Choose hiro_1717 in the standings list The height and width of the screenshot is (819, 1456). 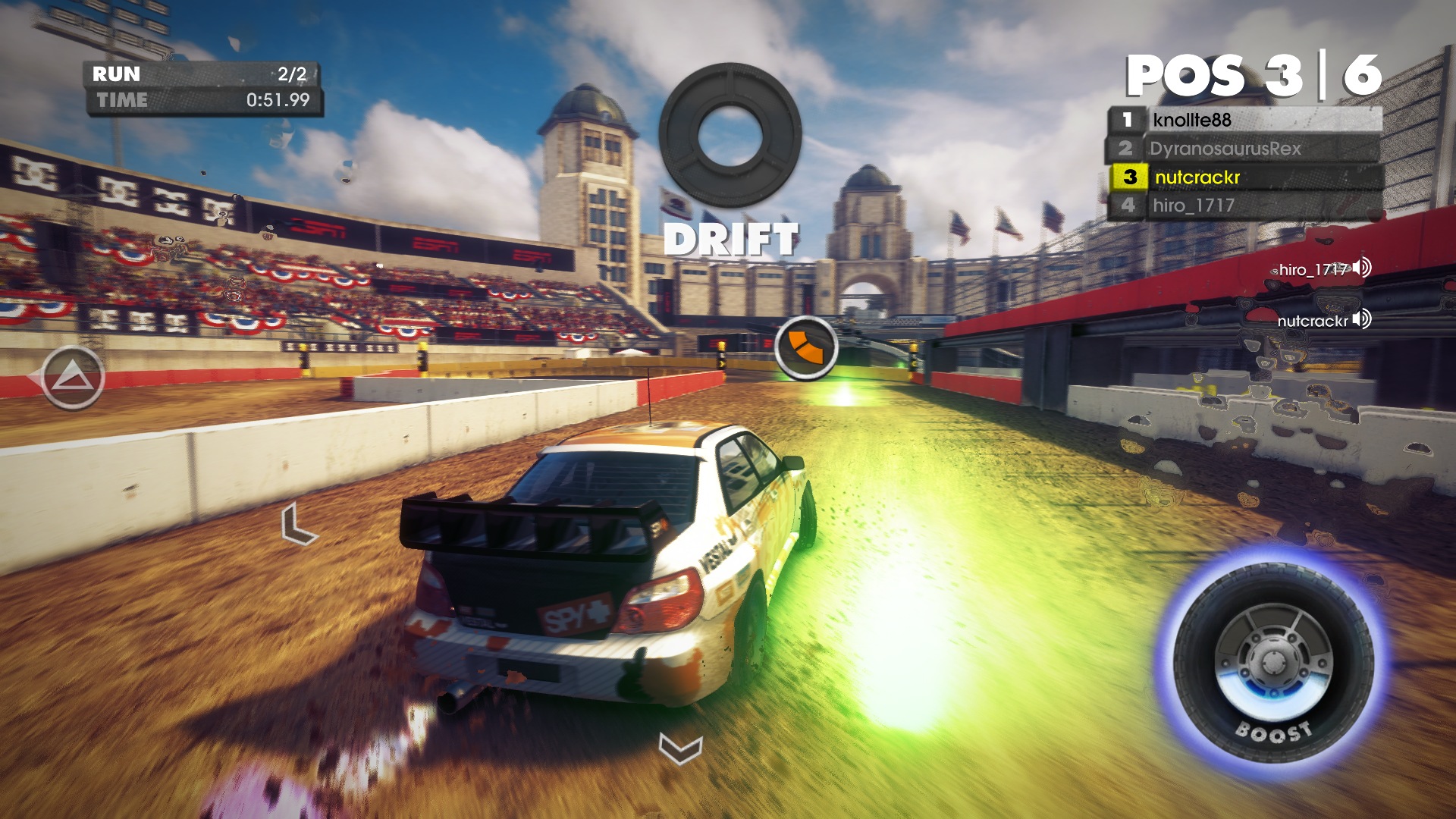[x=1244, y=206]
